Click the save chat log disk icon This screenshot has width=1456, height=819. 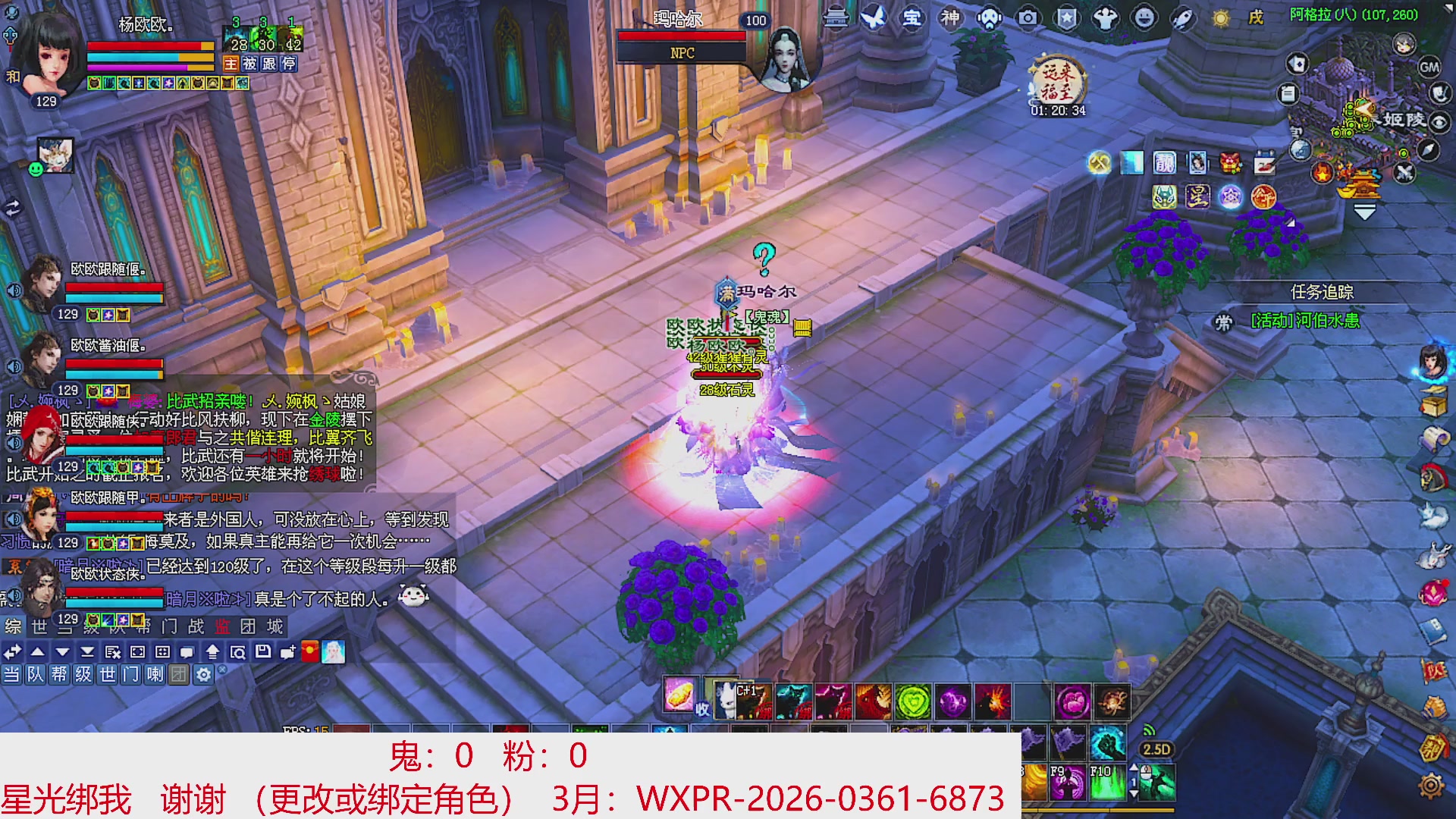pyautogui.click(x=262, y=651)
